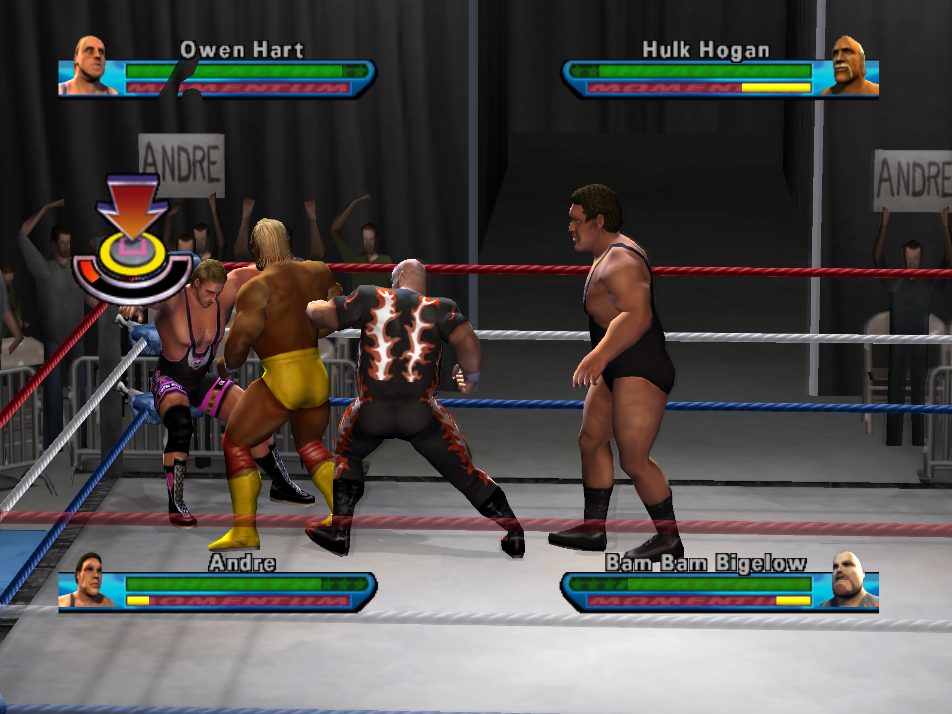This screenshot has height=714, width=952.
Task: Select Hulk Hogan's face portrait
Action: click(853, 68)
